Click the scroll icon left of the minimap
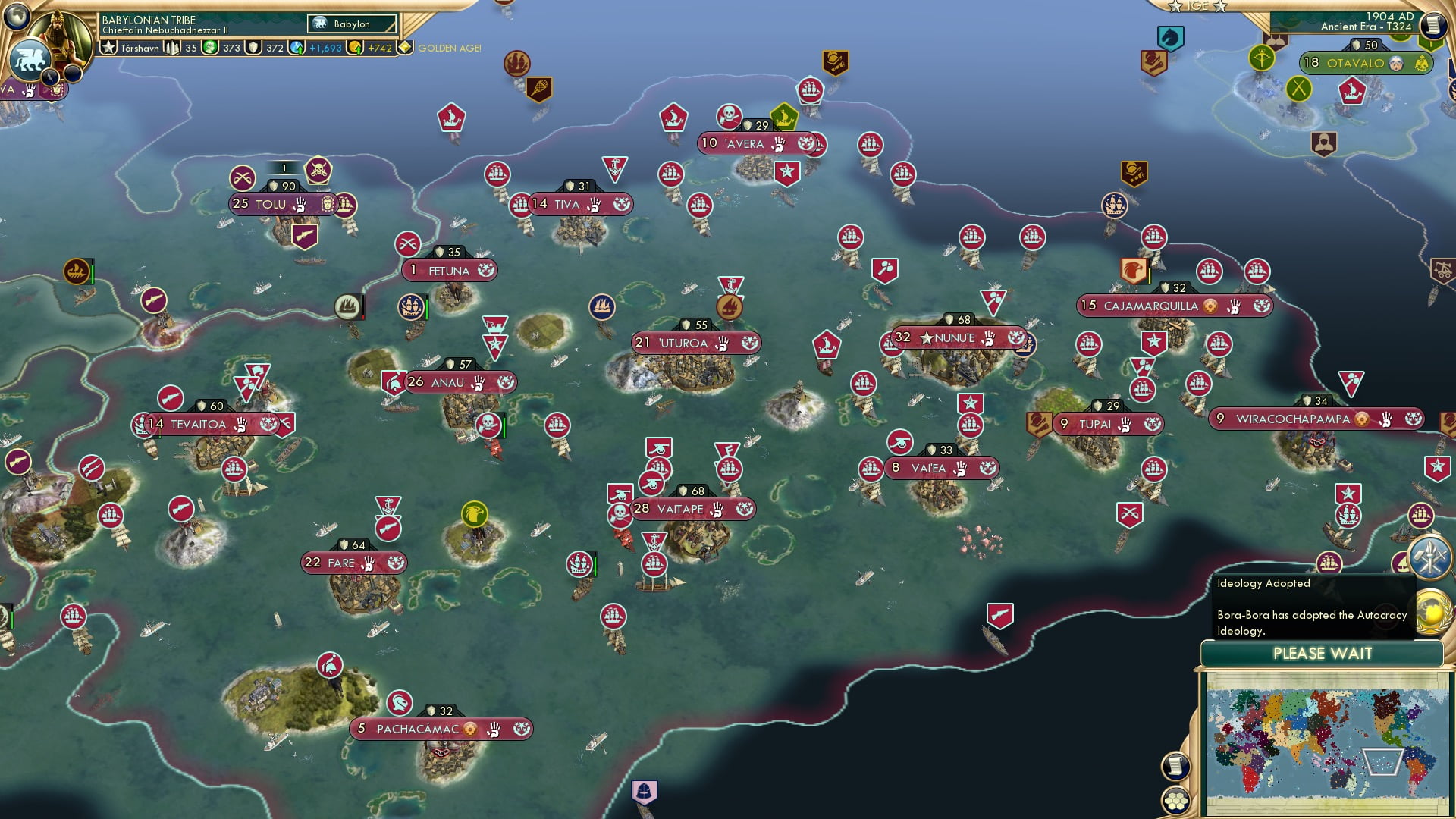 click(1175, 767)
